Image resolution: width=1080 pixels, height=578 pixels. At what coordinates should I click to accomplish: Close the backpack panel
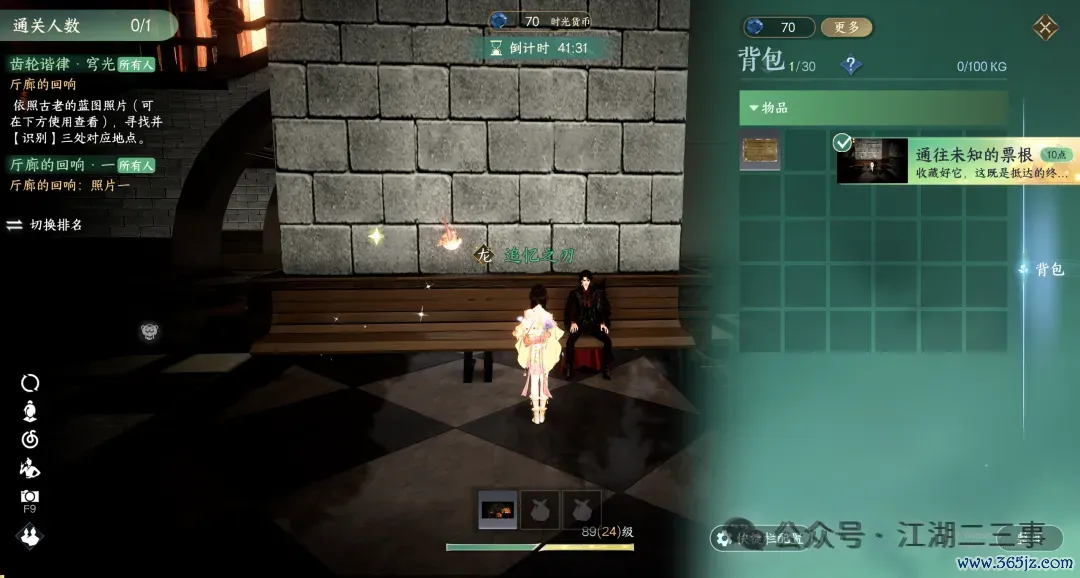point(1046,27)
